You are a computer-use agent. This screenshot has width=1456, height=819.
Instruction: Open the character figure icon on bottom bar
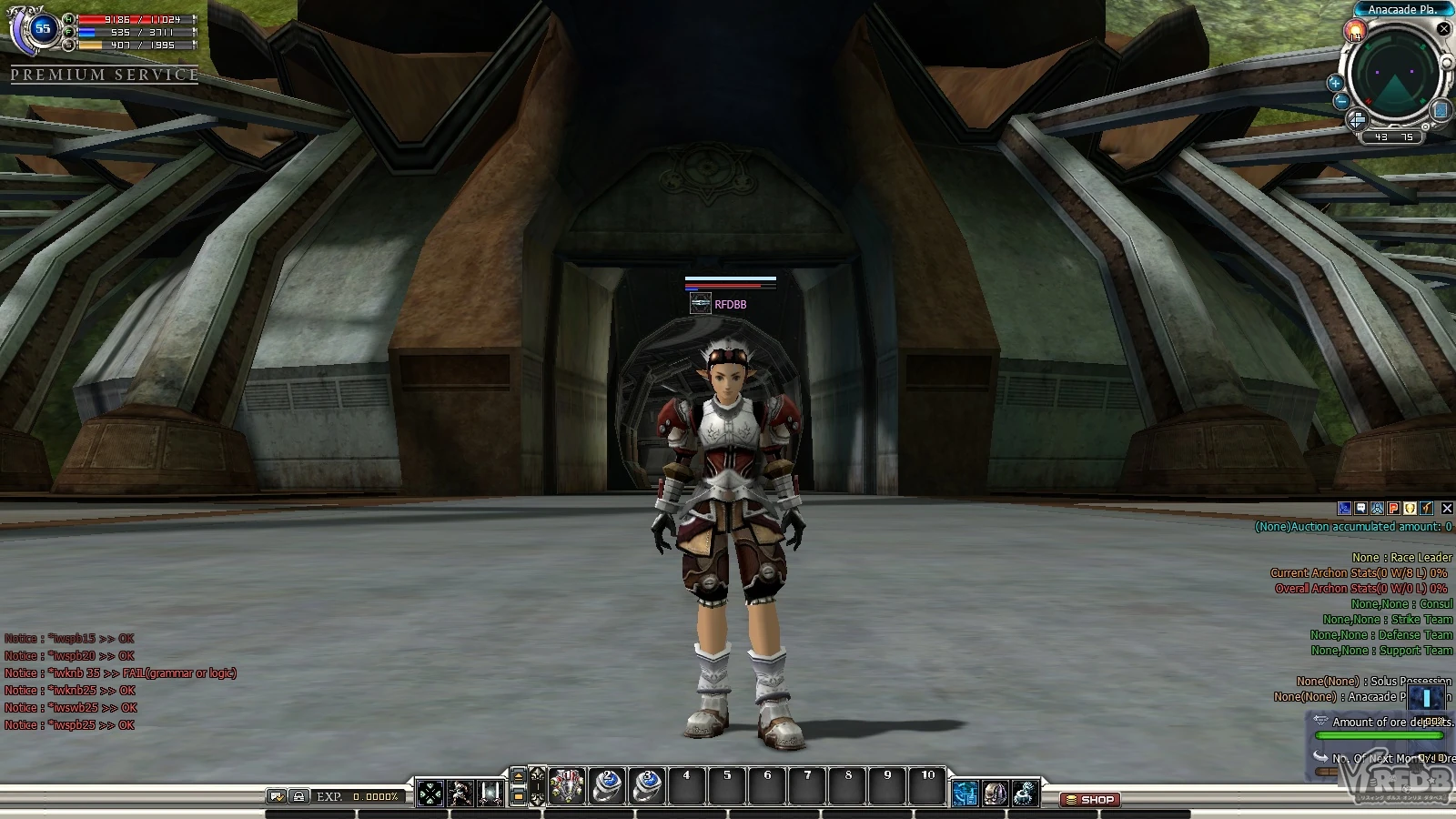coord(460,794)
